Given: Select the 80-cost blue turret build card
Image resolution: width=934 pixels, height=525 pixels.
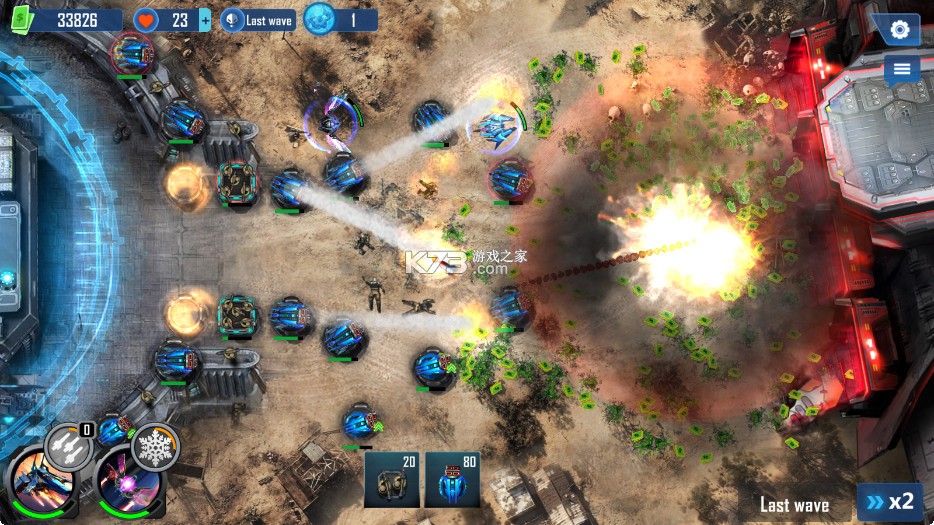Looking at the screenshot, I should (452, 480).
